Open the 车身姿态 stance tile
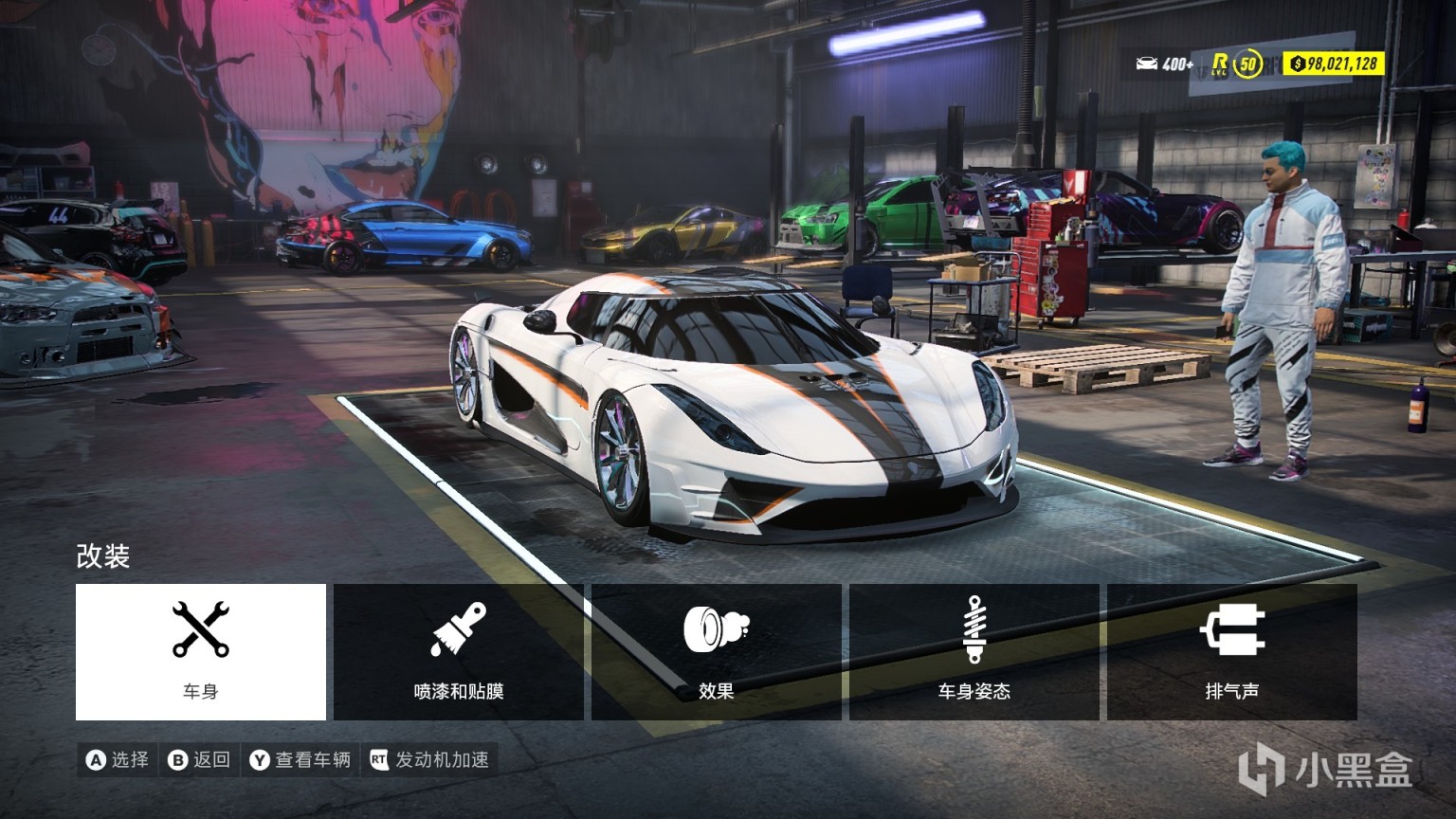The image size is (1456, 819). pyautogui.click(x=974, y=651)
